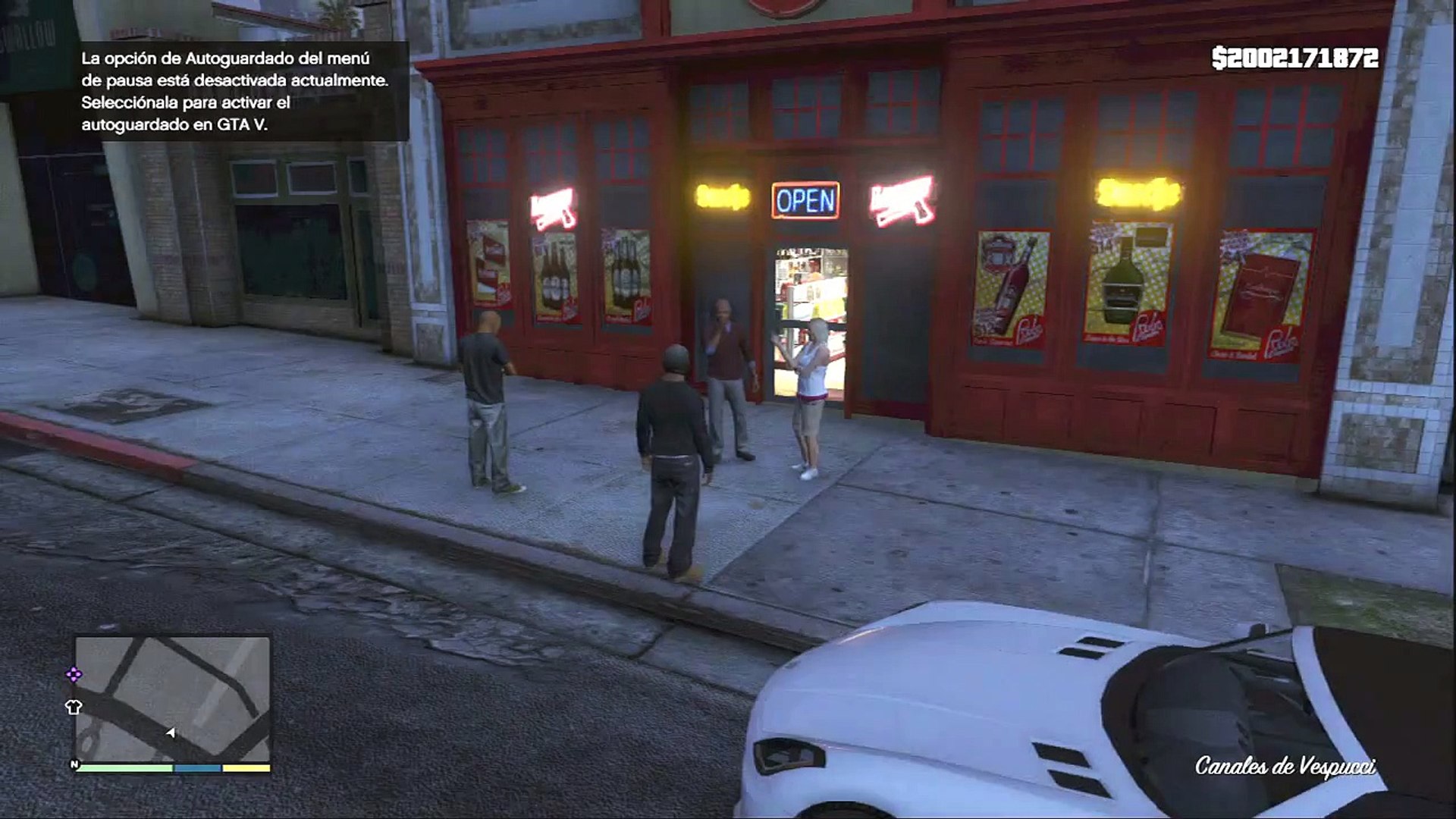
Task: Click the player arrow on the minimap
Action: tap(171, 733)
